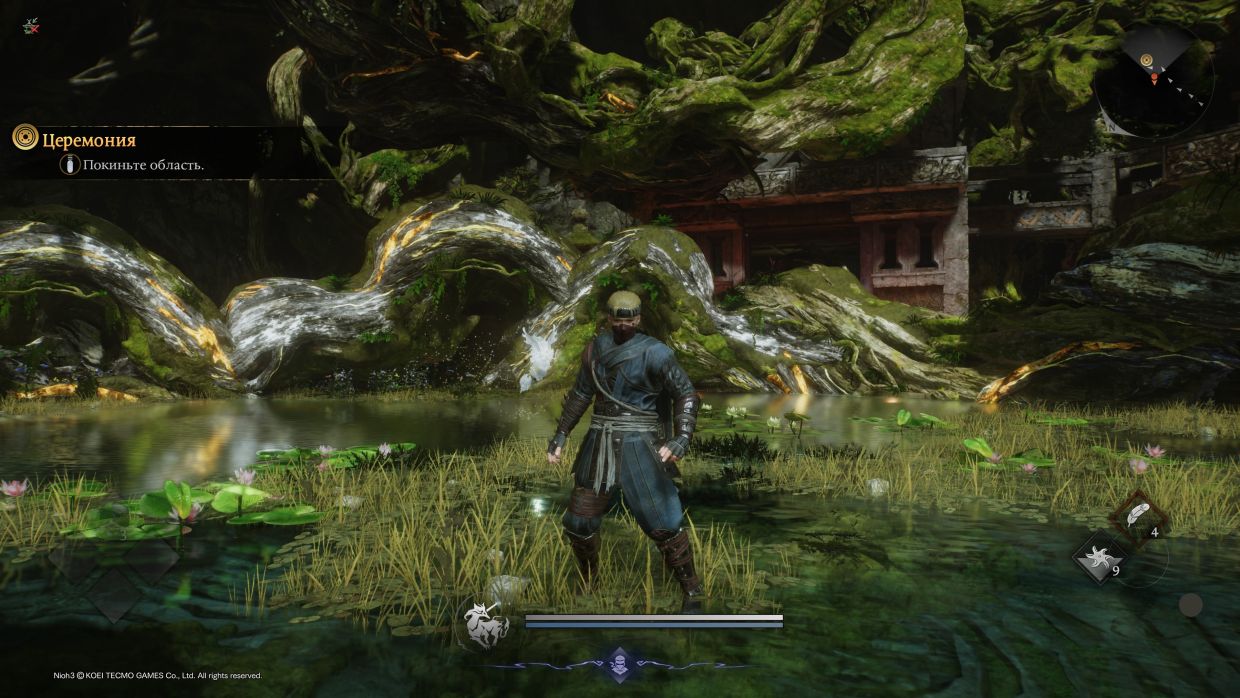Click the ninja style diamond emblem
1240x698 pixels.
(619, 663)
